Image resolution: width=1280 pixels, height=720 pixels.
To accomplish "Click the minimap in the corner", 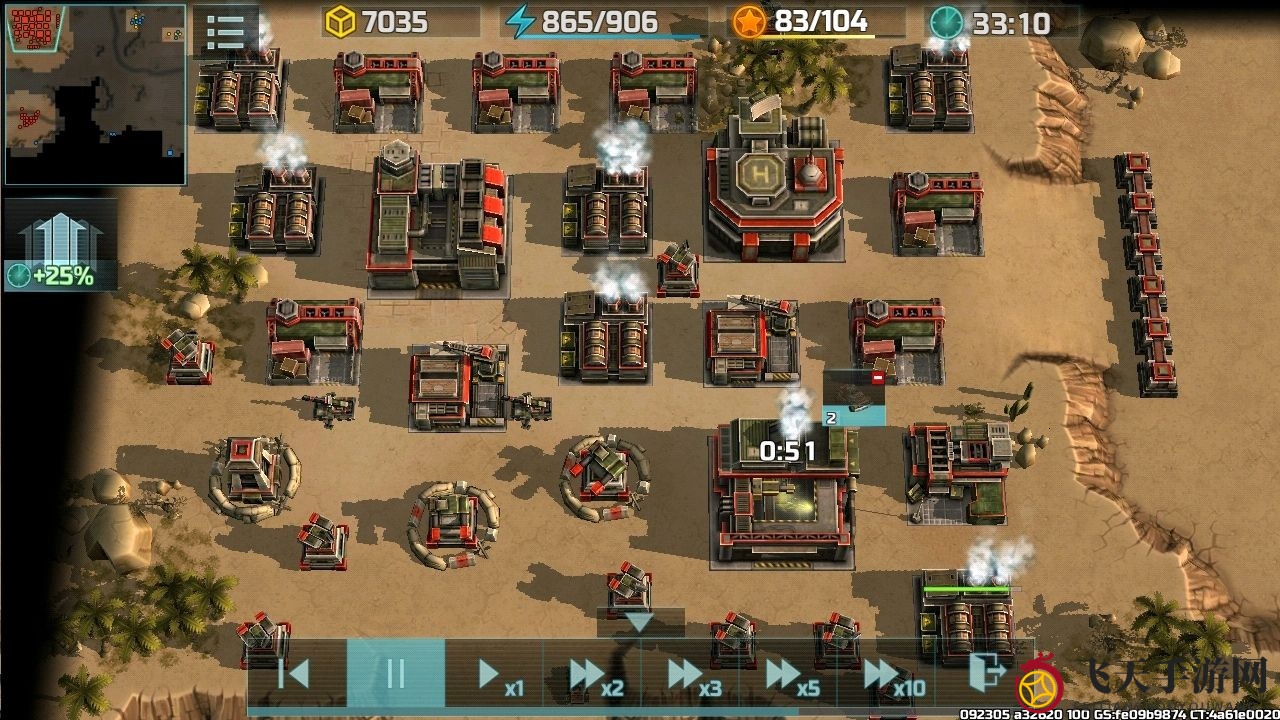I will click(x=95, y=93).
